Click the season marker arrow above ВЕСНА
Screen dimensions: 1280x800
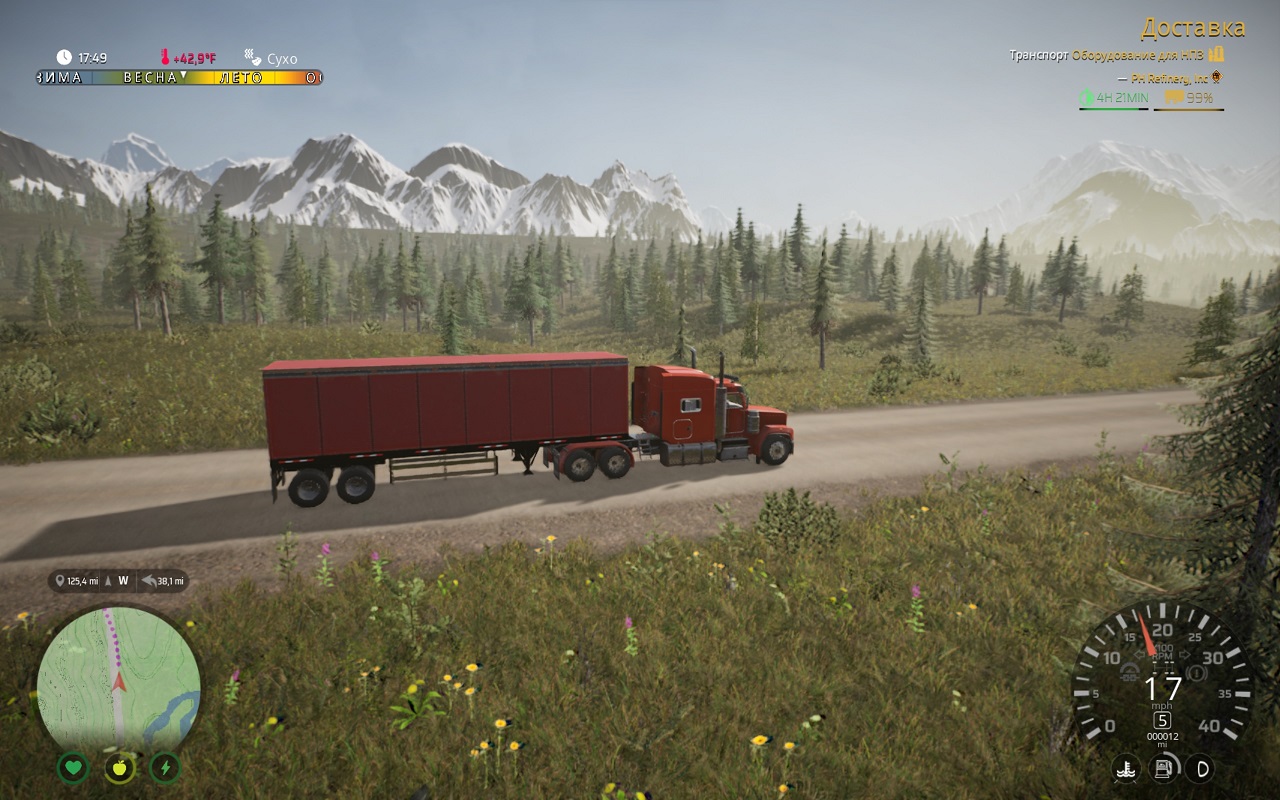click(x=184, y=74)
